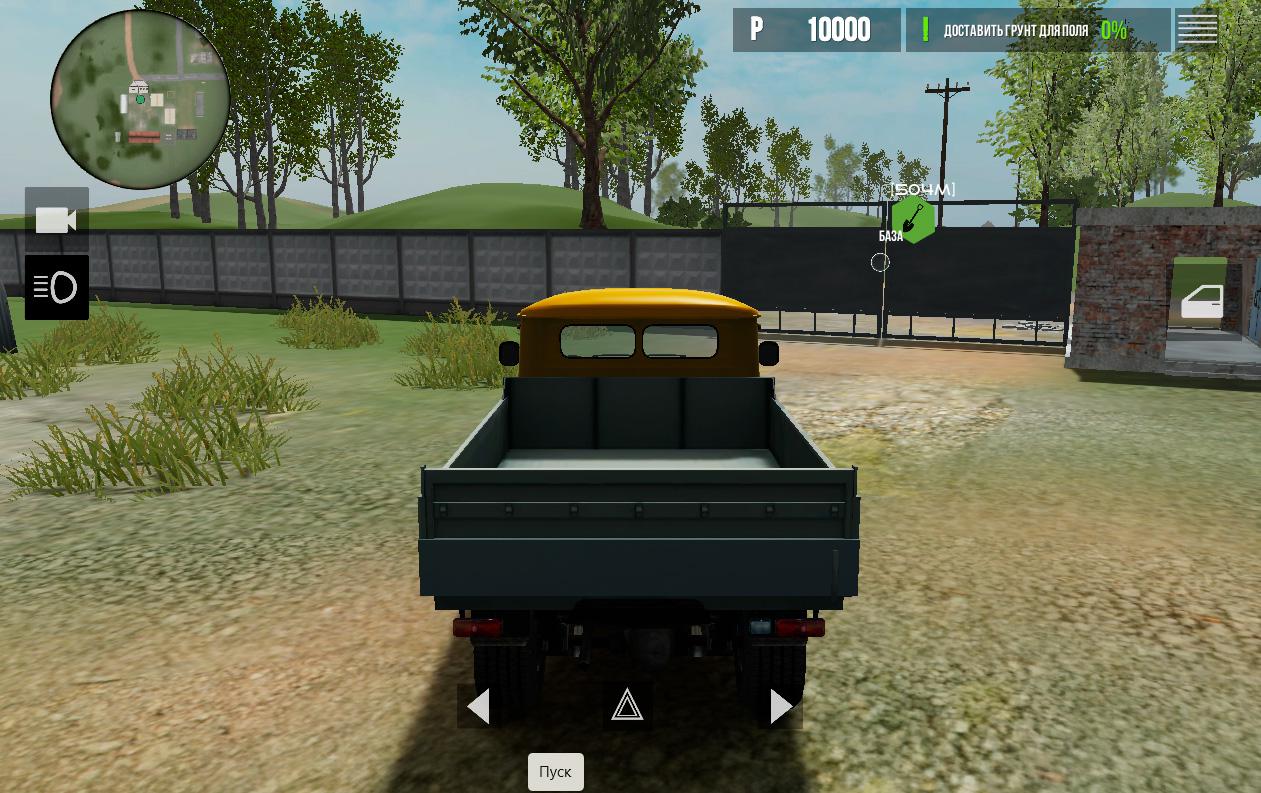The height and width of the screenshot is (793, 1261).
Task: Steer left with the left arrow
Action: point(479,707)
